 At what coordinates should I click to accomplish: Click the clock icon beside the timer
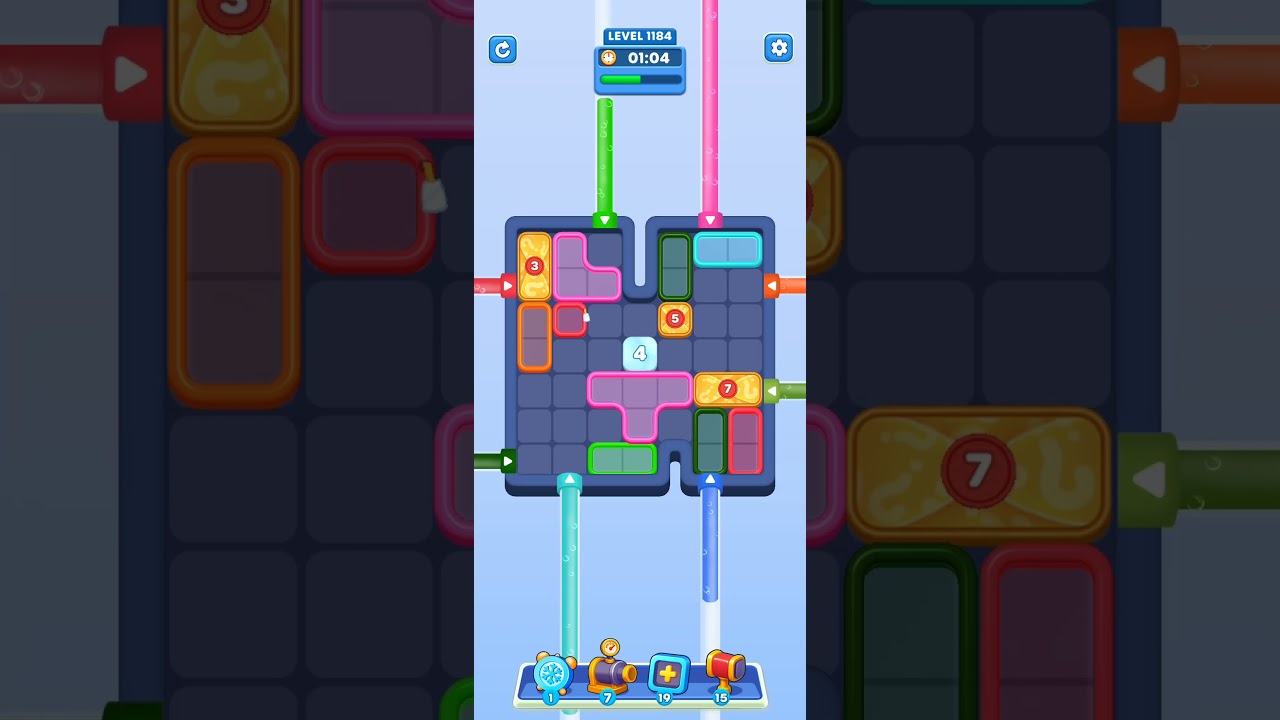pos(608,57)
